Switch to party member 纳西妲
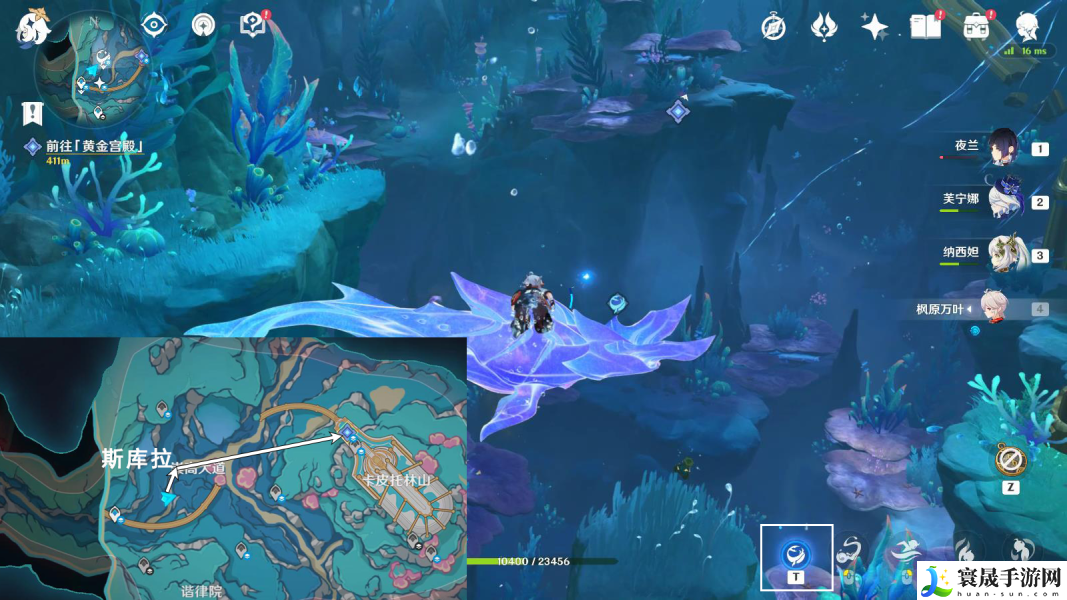Viewport: 1067px width, 600px height. (1002, 254)
